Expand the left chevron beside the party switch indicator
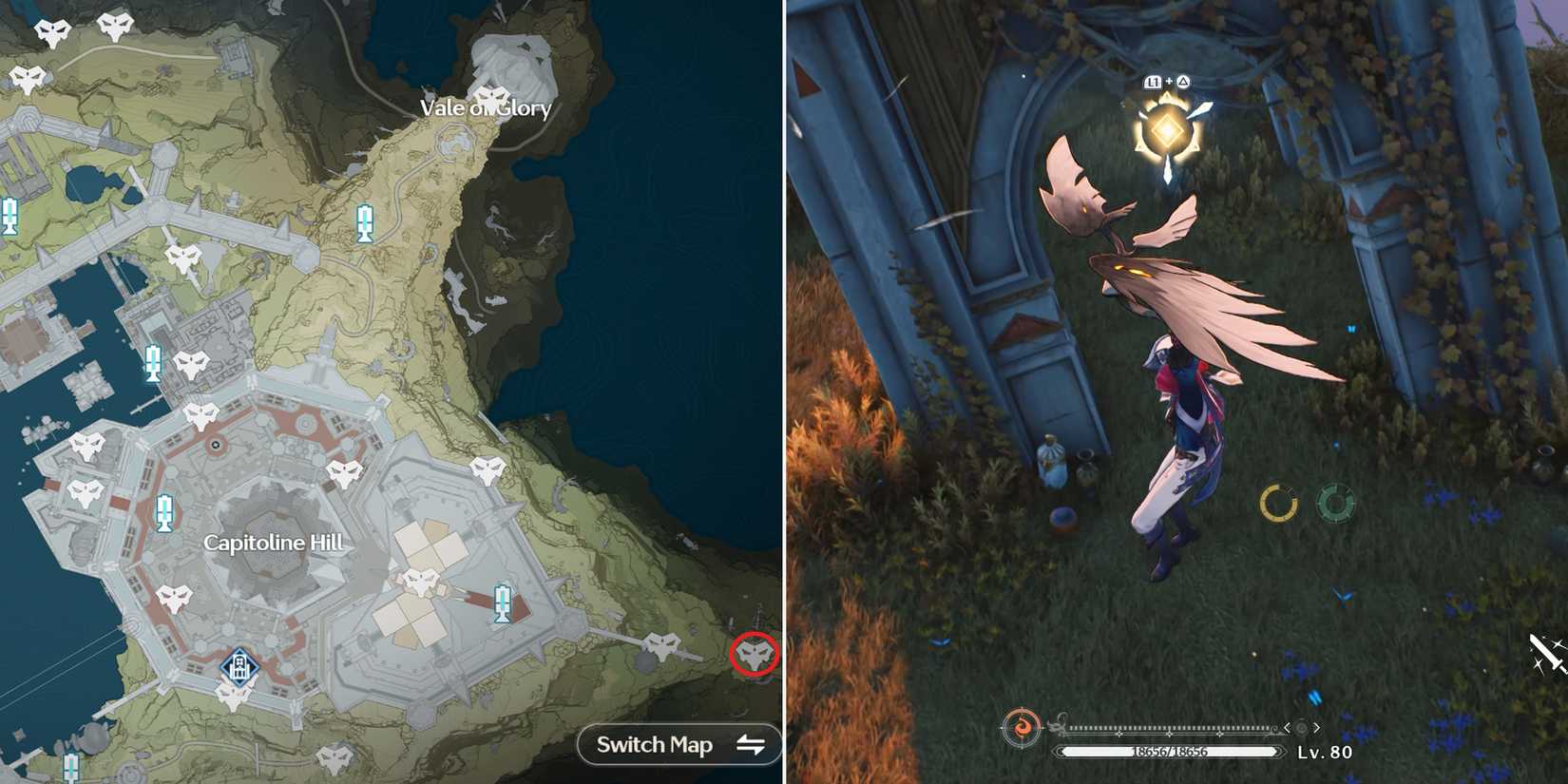1568x784 pixels. tap(1287, 728)
